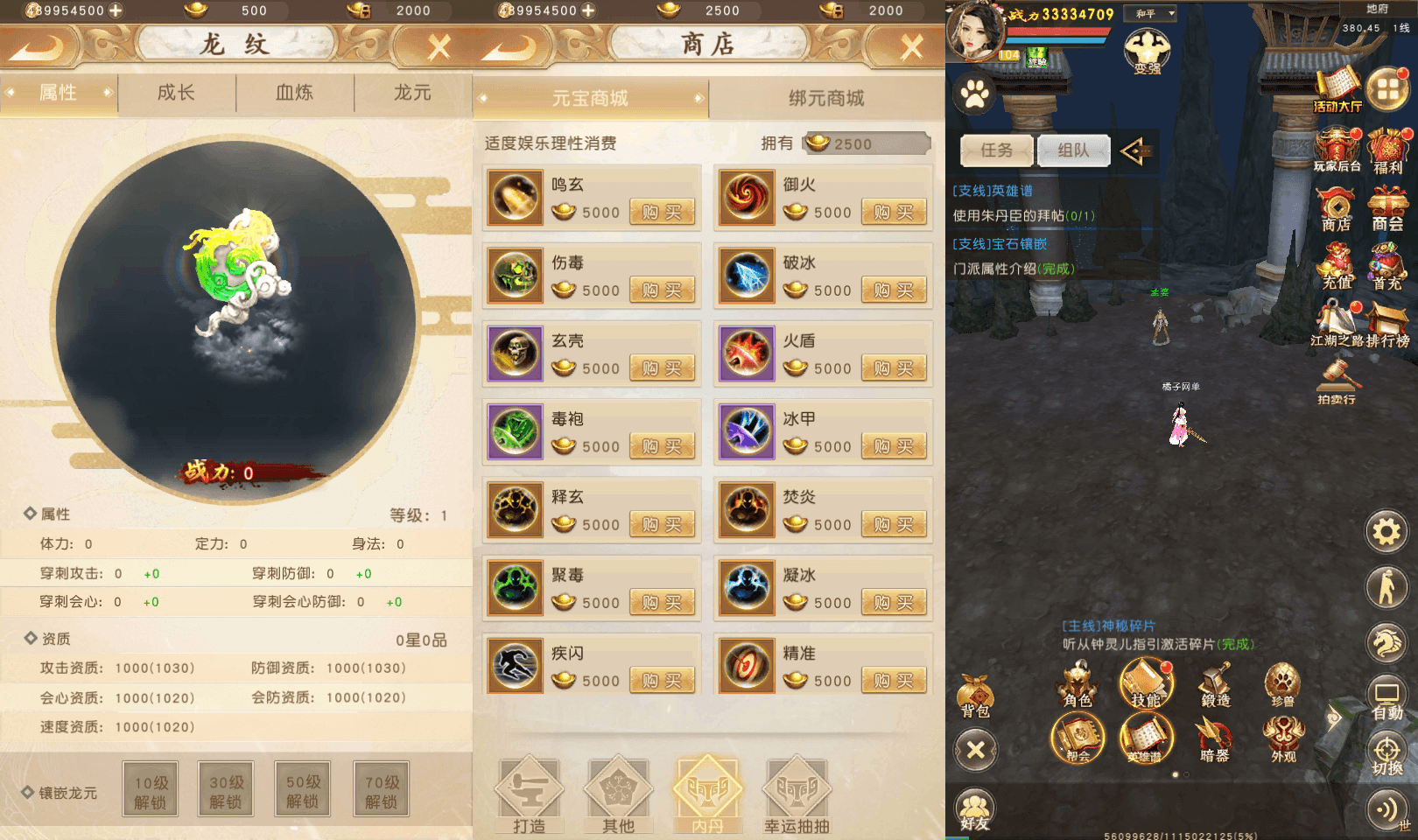Open the 技能 skills panel icon
This screenshot has width=1418, height=840.
[1147, 687]
